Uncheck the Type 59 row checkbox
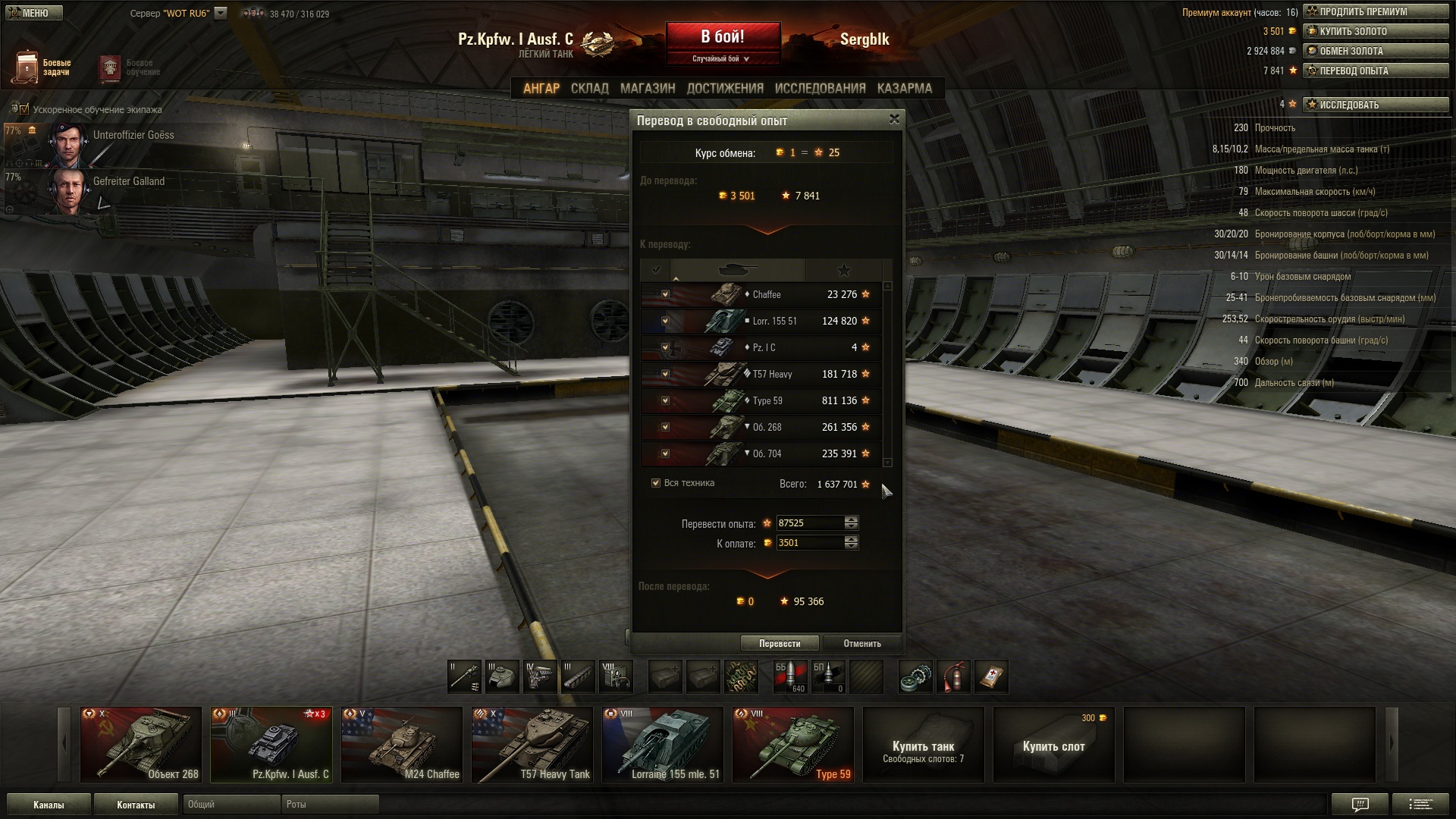The image size is (1456, 819). (665, 400)
